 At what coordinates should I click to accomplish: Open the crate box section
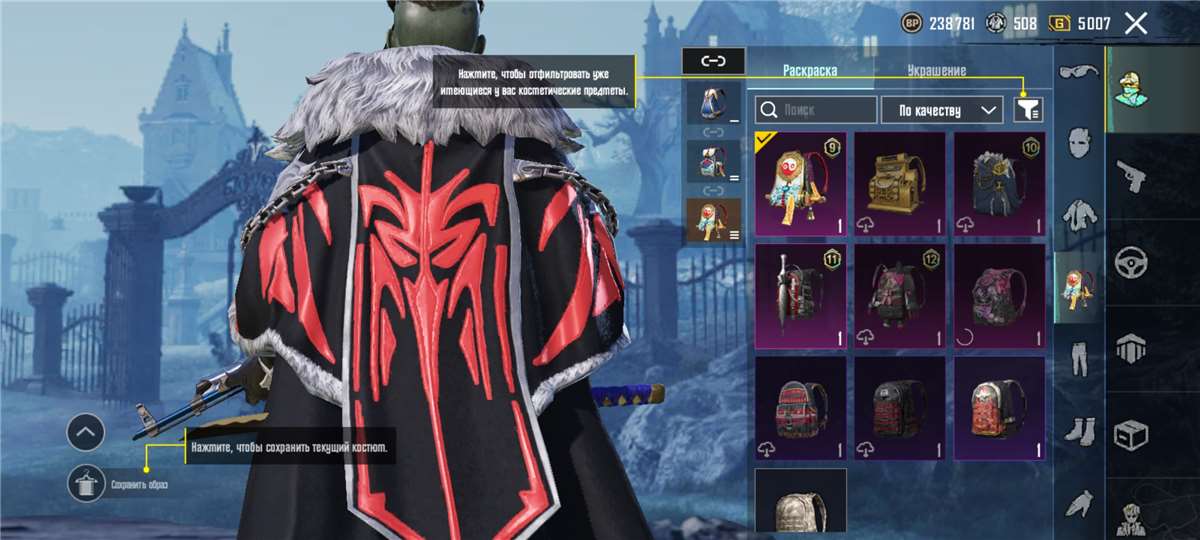click(1130, 435)
